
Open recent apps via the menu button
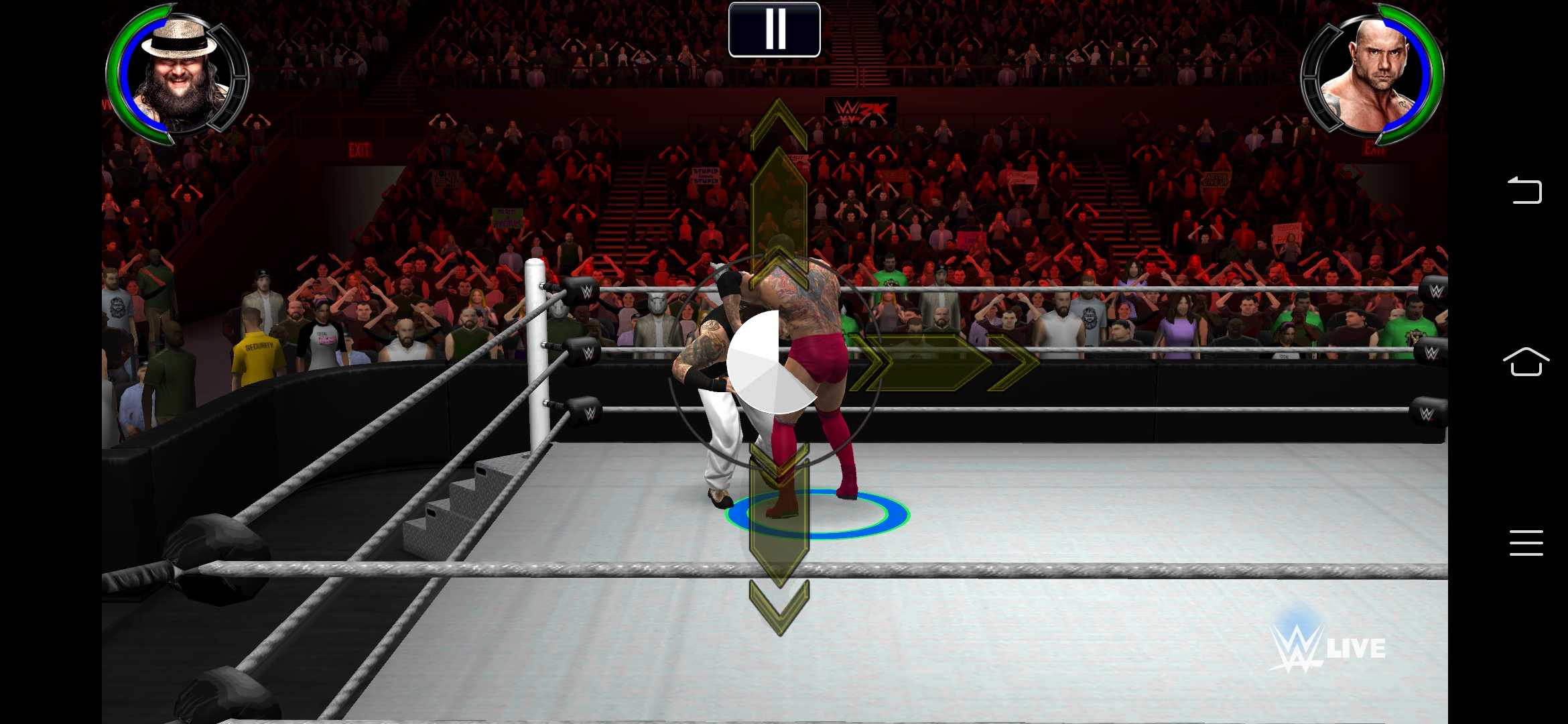click(1526, 543)
